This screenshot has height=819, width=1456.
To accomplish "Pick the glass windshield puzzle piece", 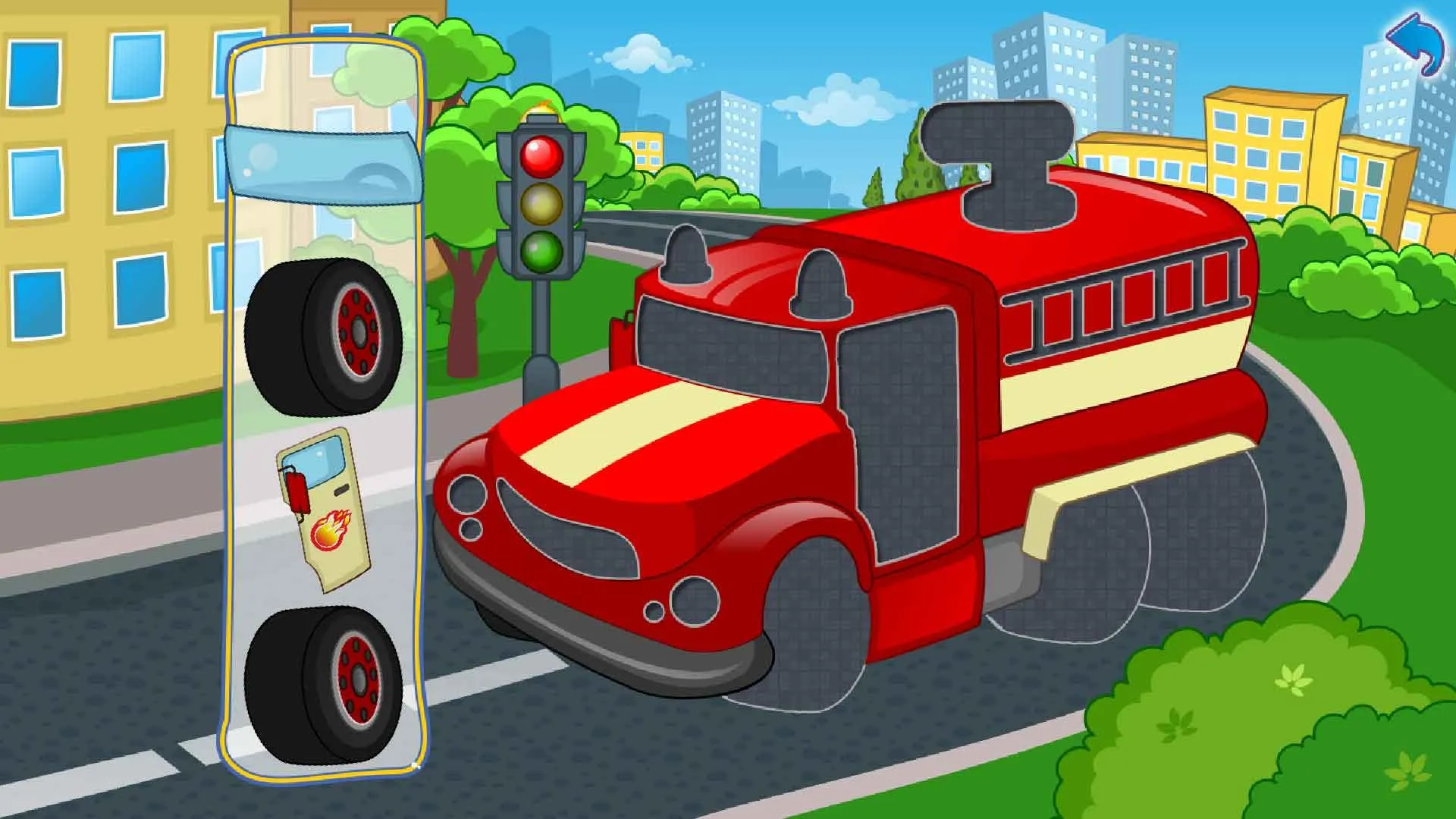I will point(322,163).
